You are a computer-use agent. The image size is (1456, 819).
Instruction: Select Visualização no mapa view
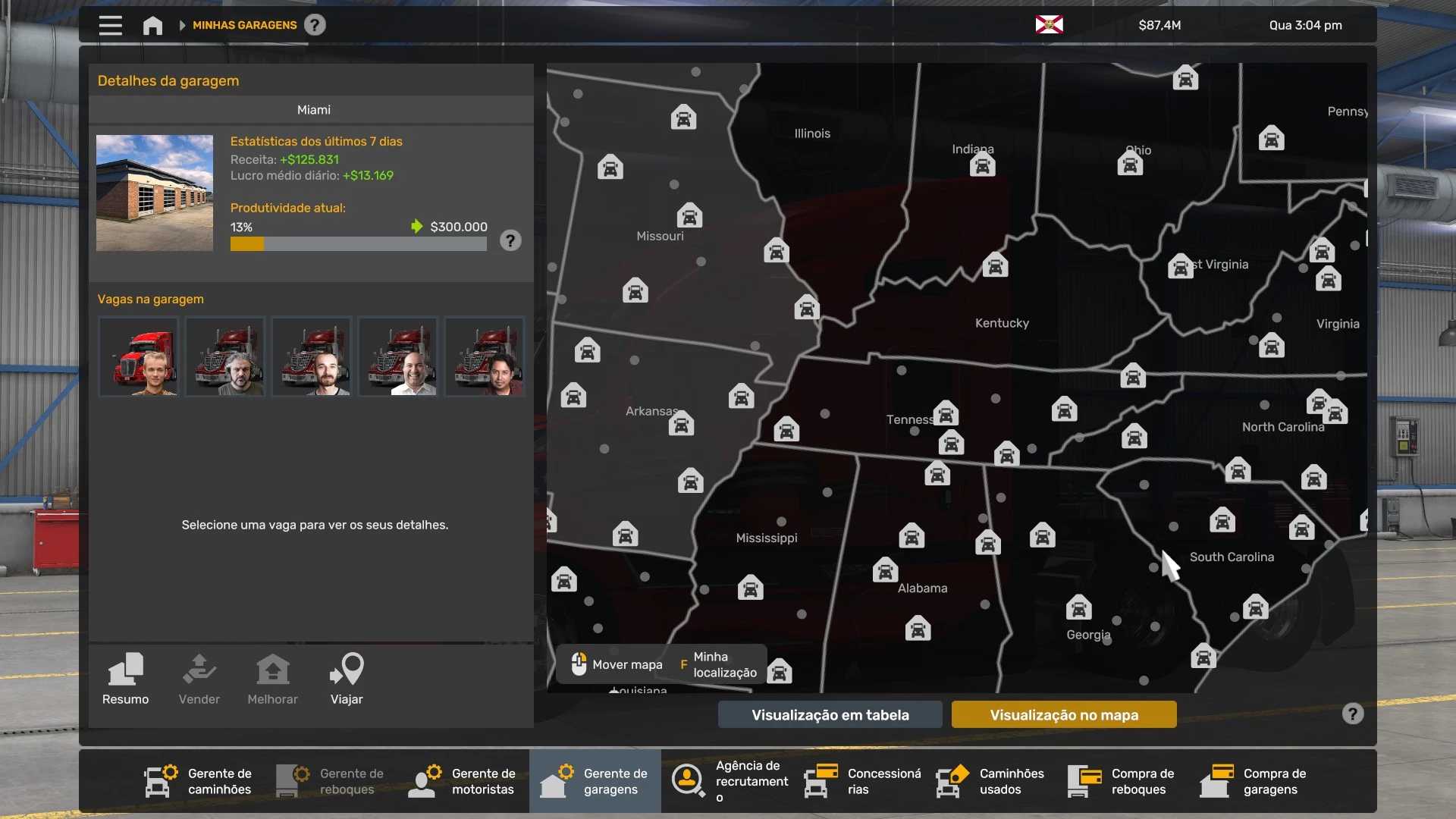click(1064, 714)
